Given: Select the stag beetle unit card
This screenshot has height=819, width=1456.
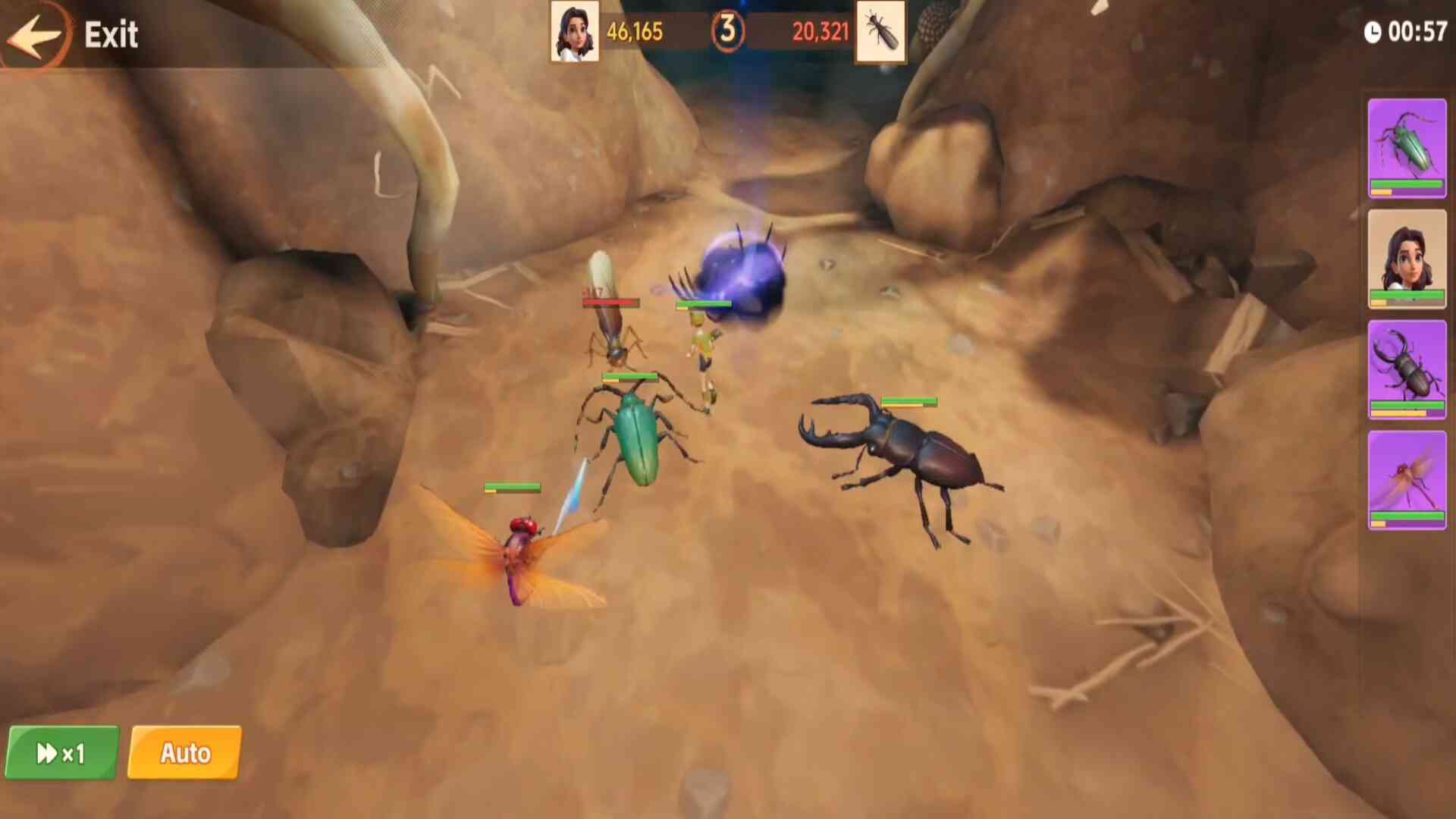Looking at the screenshot, I should coord(1407,369).
